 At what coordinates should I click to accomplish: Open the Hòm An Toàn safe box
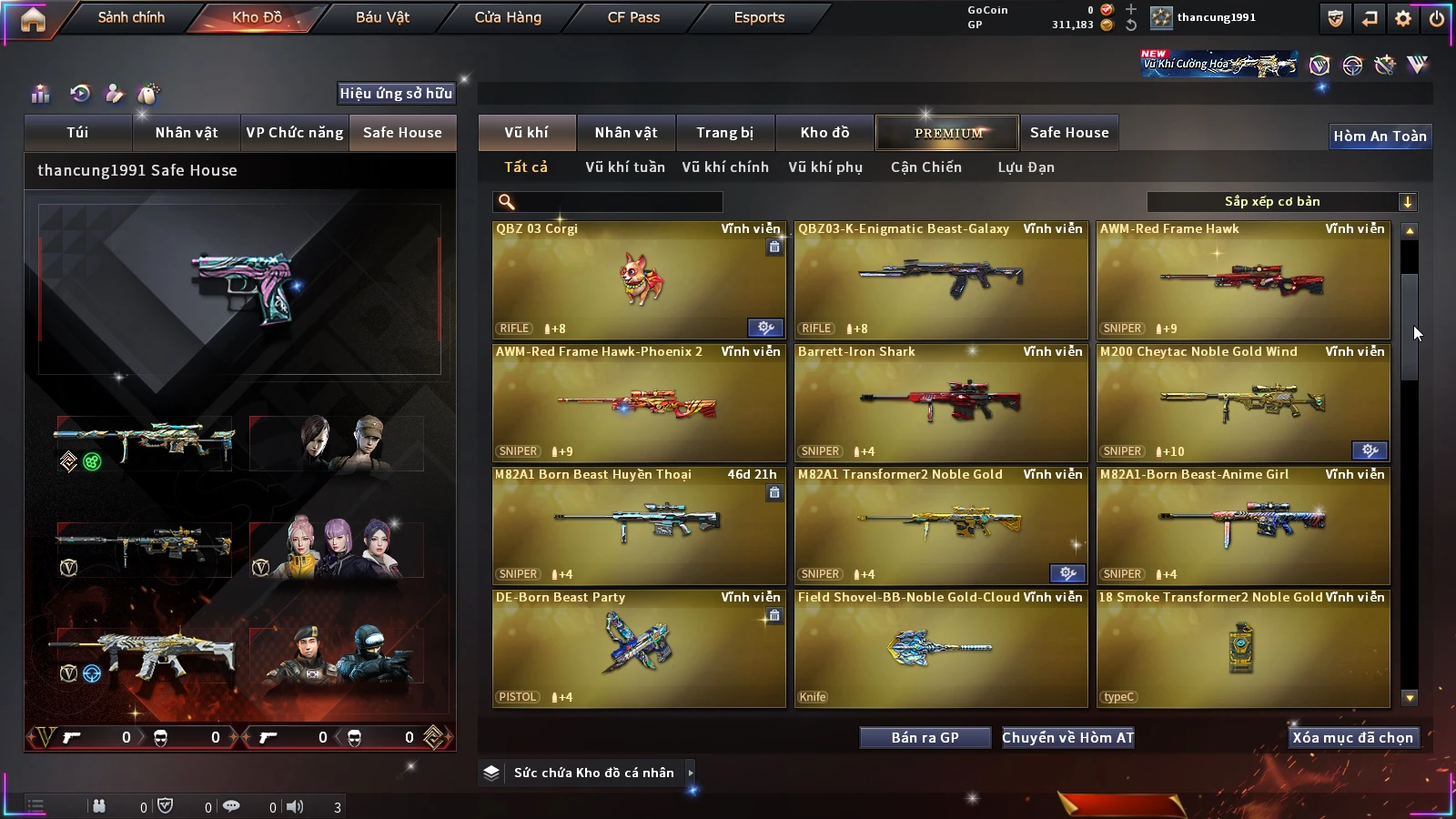(x=1380, y=136)
